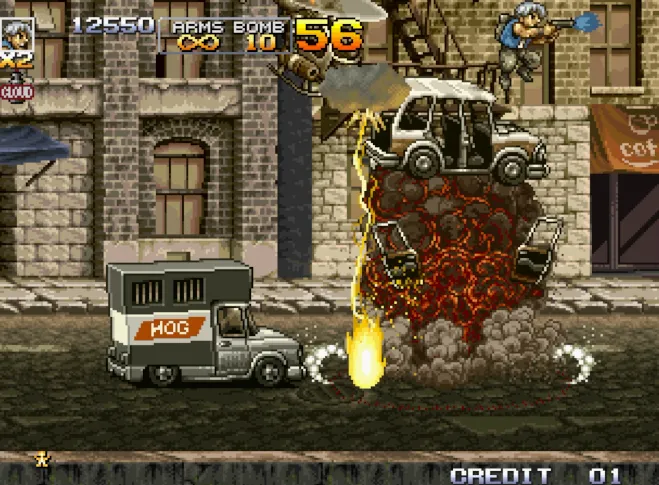Click the player character portrait icon
The height and width of the screenshot is (485, 659).
click(16, 33)
